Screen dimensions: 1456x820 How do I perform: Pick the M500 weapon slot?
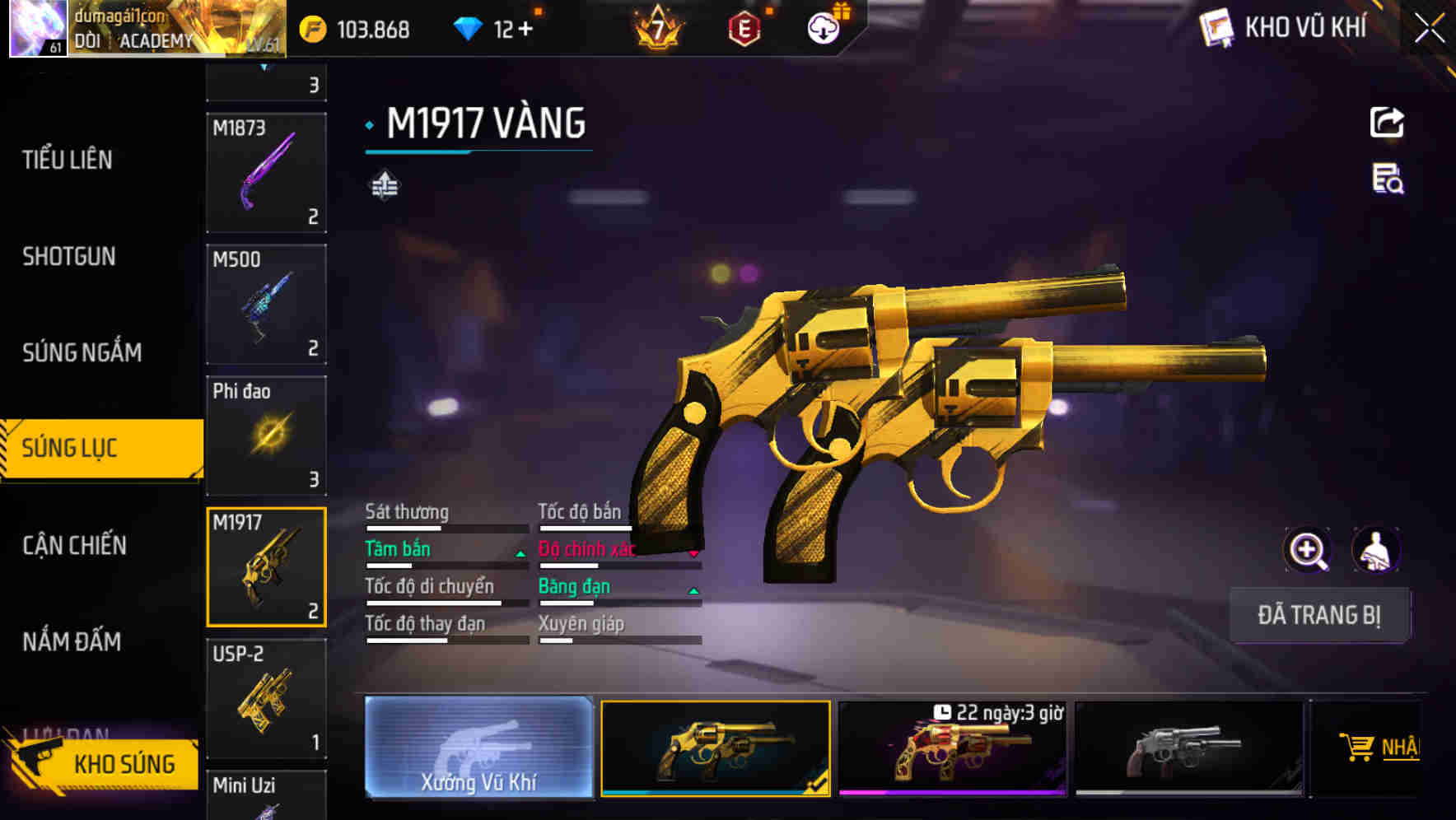266,305
